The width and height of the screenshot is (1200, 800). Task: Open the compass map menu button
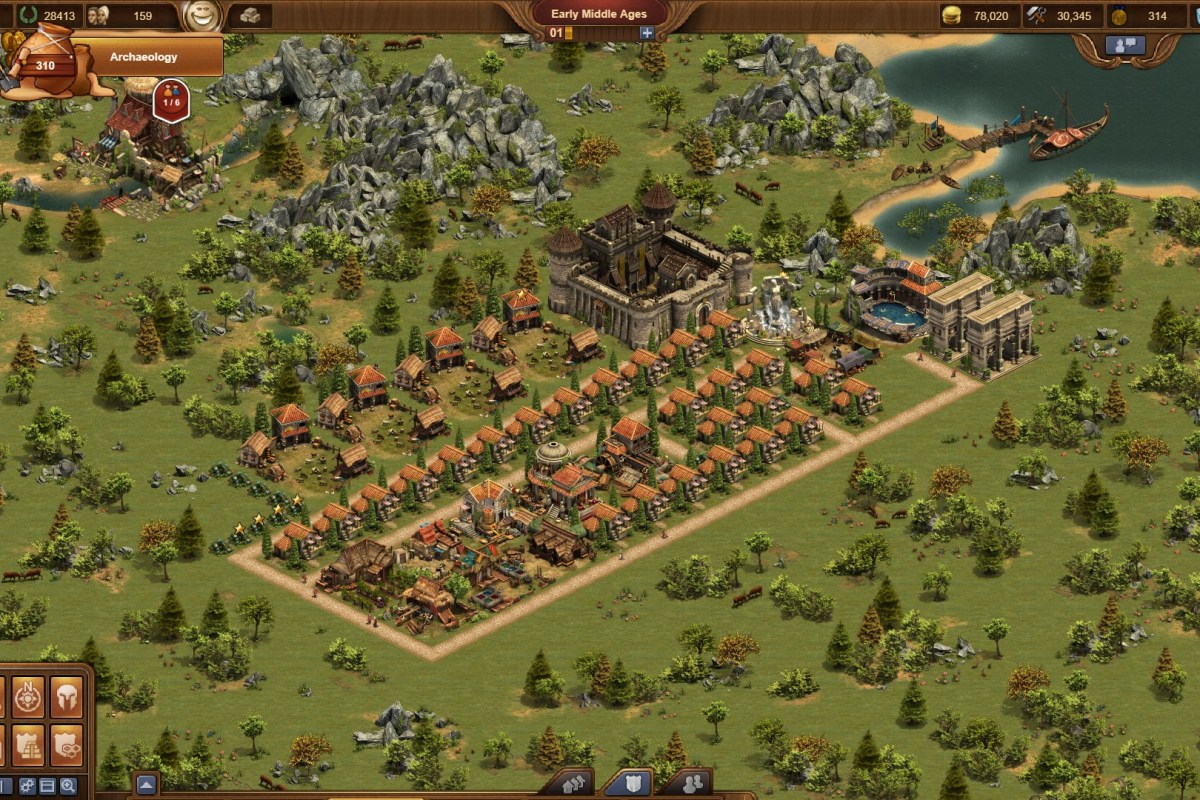tap(28, 697)
